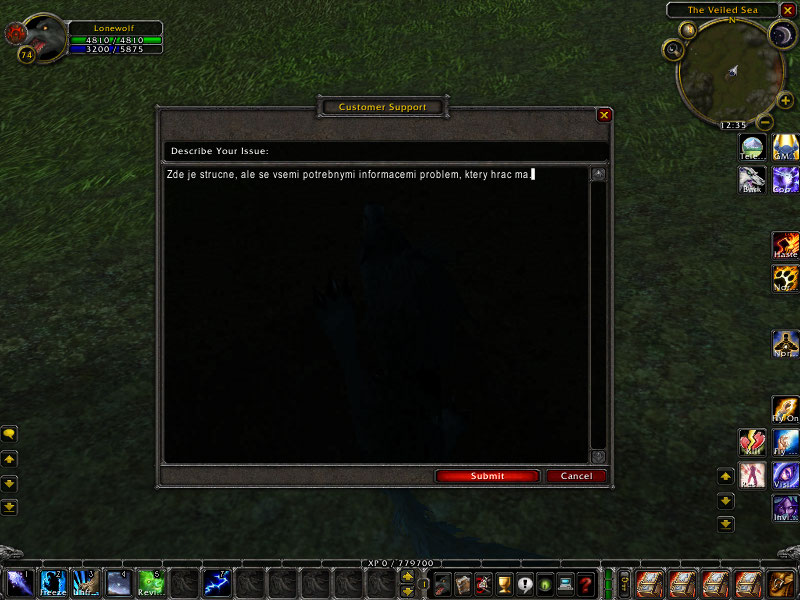Use the Blink wolf ability icon
800x600 pixels.
752,179
